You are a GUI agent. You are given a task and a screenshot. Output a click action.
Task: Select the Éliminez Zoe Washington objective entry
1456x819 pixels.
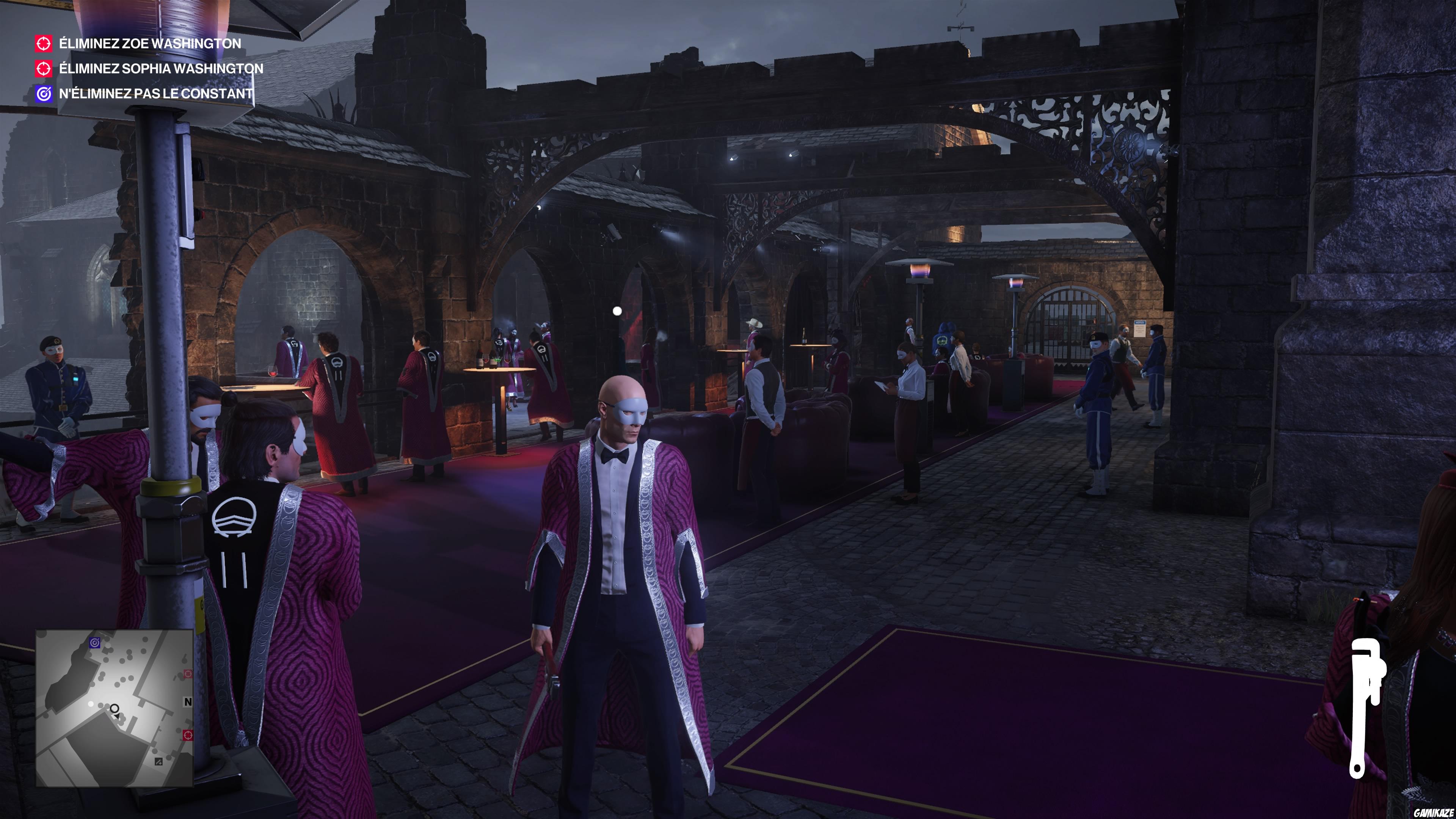click(x=149, y=43)
